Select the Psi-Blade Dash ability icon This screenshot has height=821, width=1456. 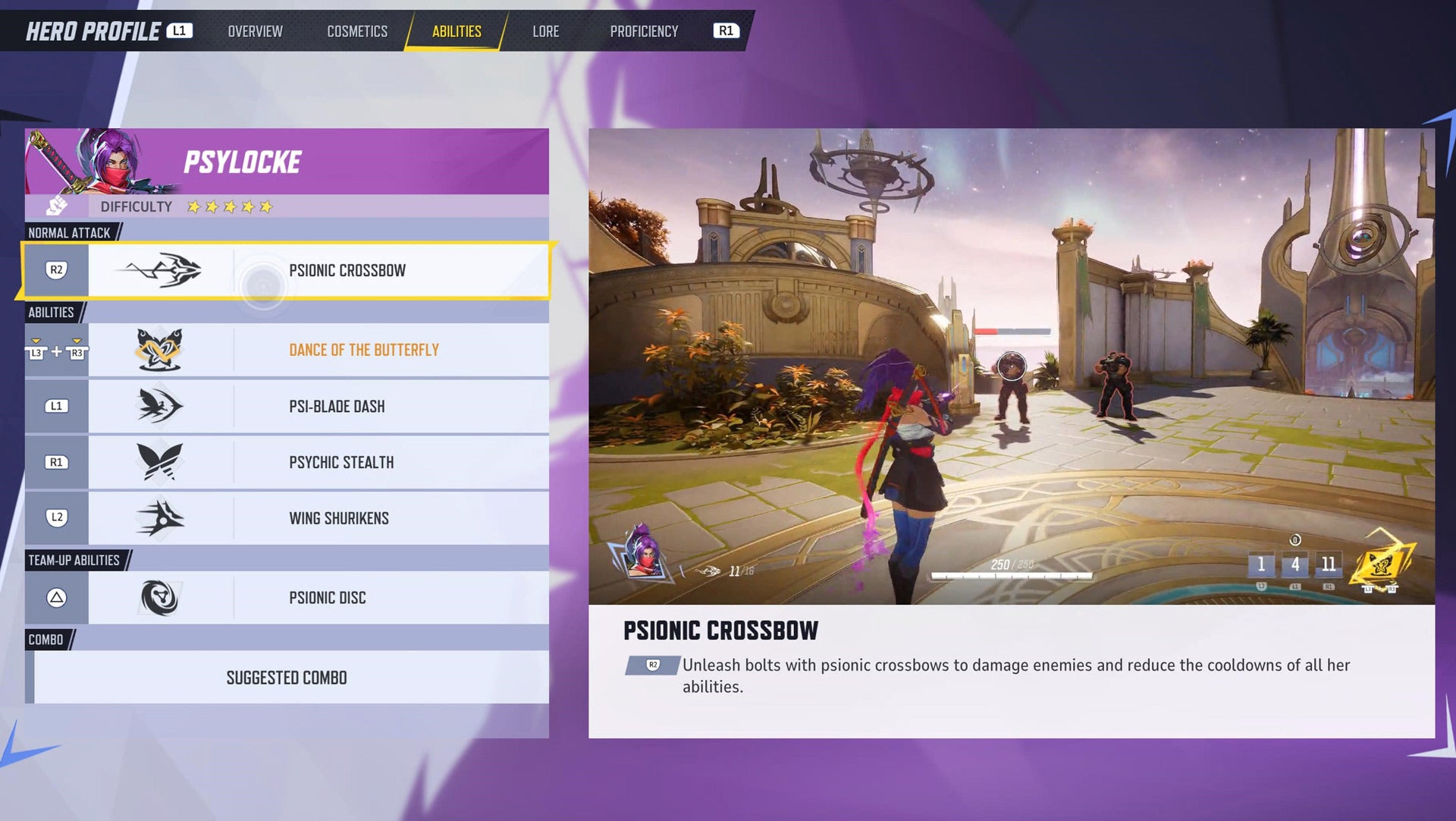159,406
